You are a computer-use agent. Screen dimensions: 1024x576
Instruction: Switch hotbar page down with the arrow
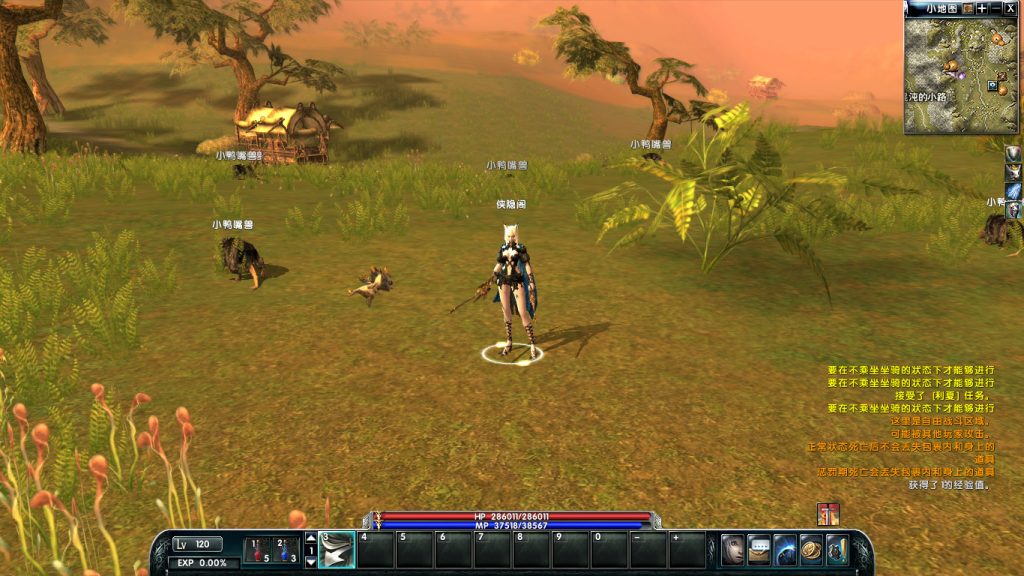310,562
